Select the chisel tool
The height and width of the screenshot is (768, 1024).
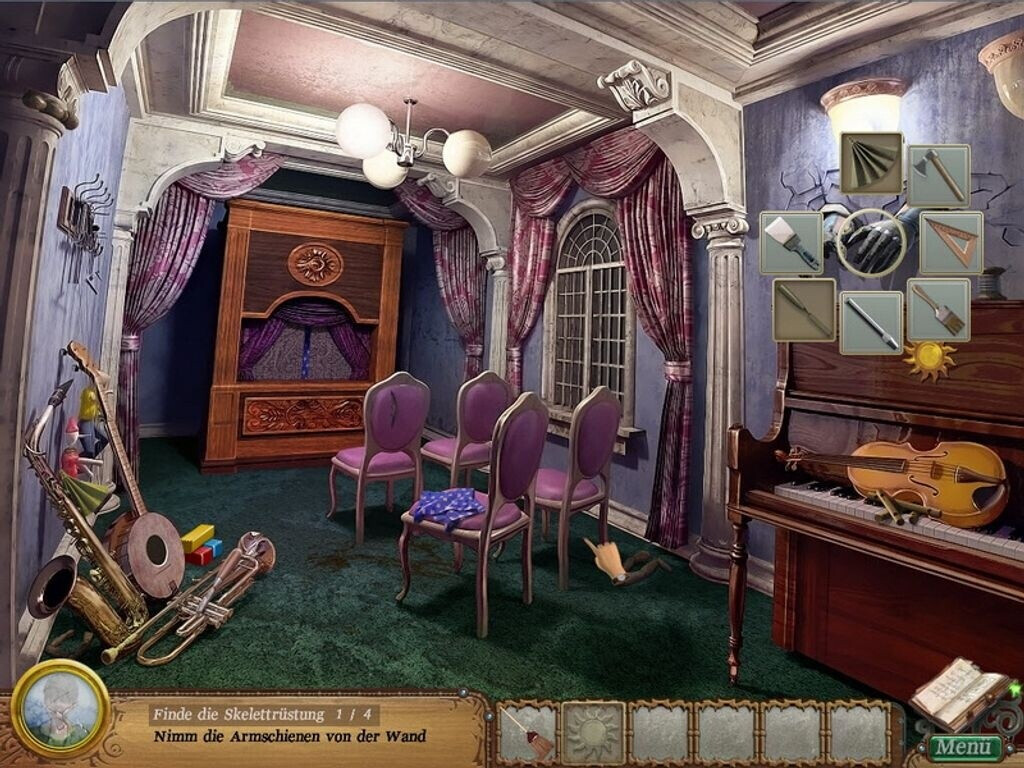(803, 309)
